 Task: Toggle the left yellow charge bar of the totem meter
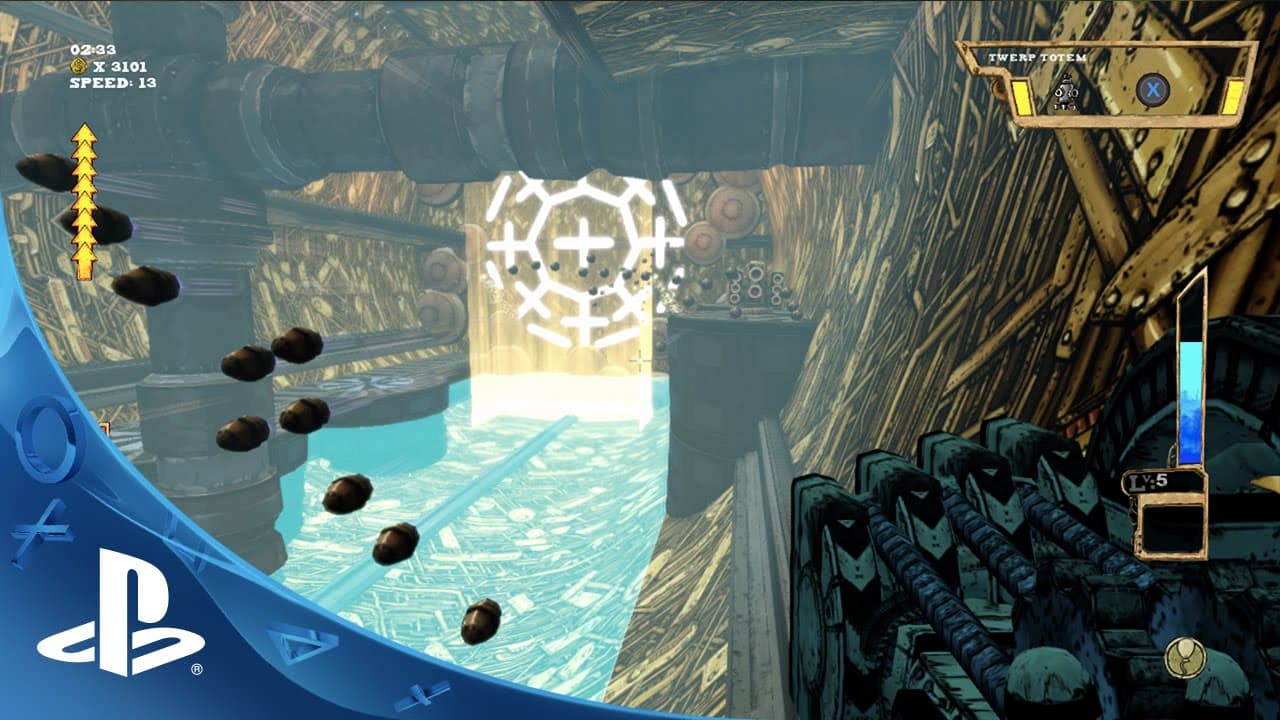pyautogui.click(x=1020, y=97)
